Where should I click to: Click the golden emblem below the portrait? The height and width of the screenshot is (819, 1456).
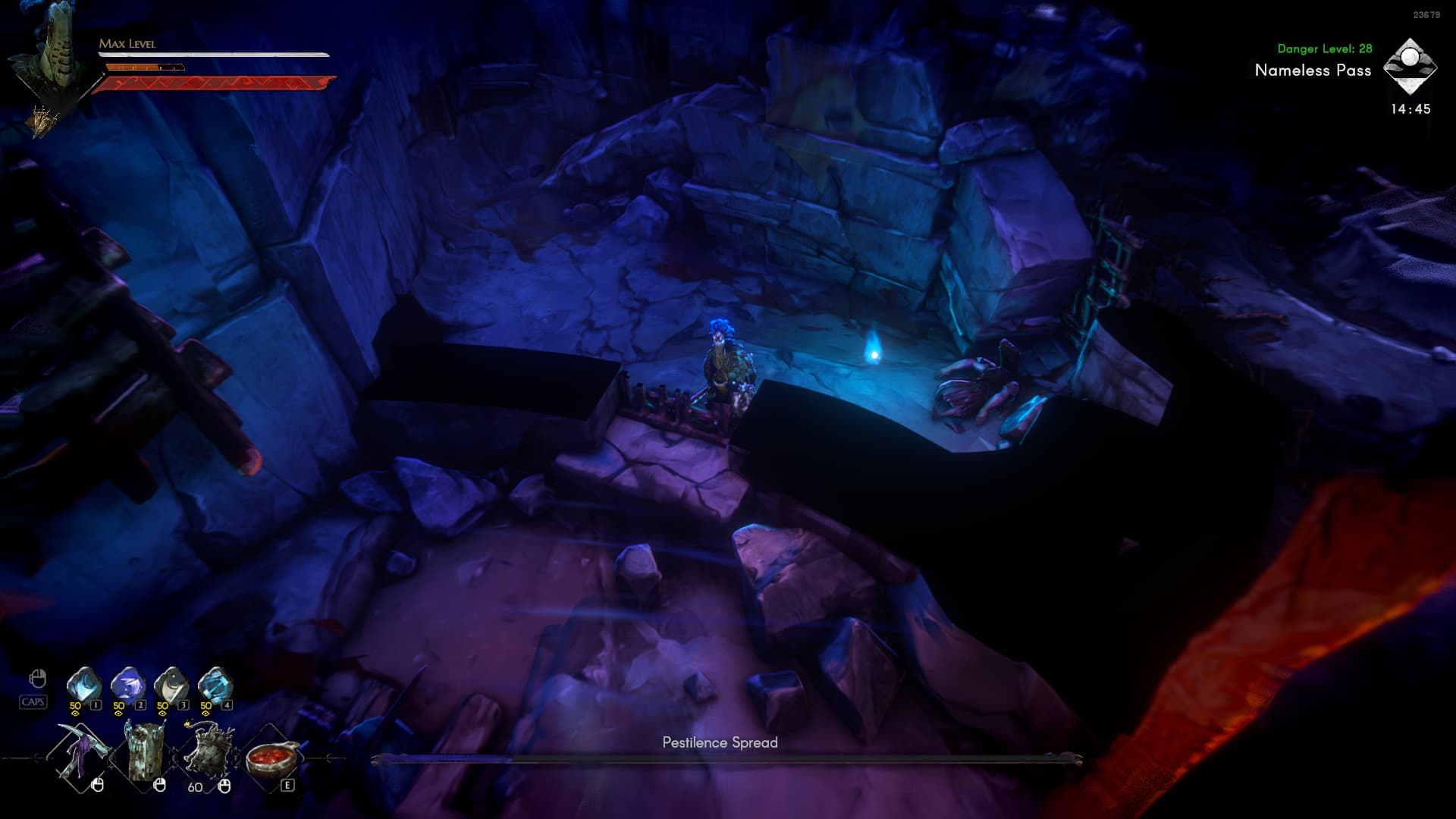click(43, 121)
